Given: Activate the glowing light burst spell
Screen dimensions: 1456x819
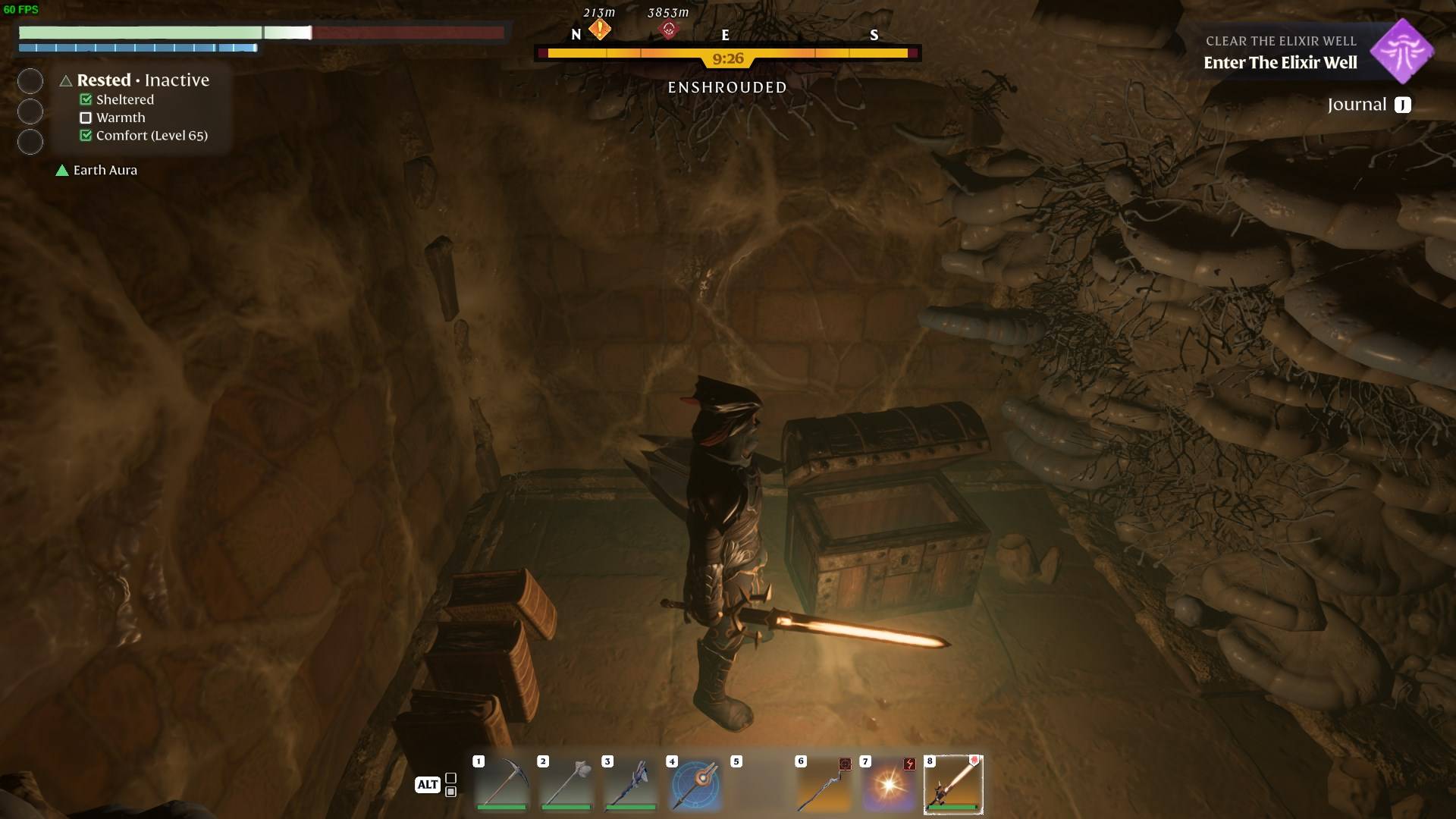Looking at the screenshot, I should click(x=888, y=783).
